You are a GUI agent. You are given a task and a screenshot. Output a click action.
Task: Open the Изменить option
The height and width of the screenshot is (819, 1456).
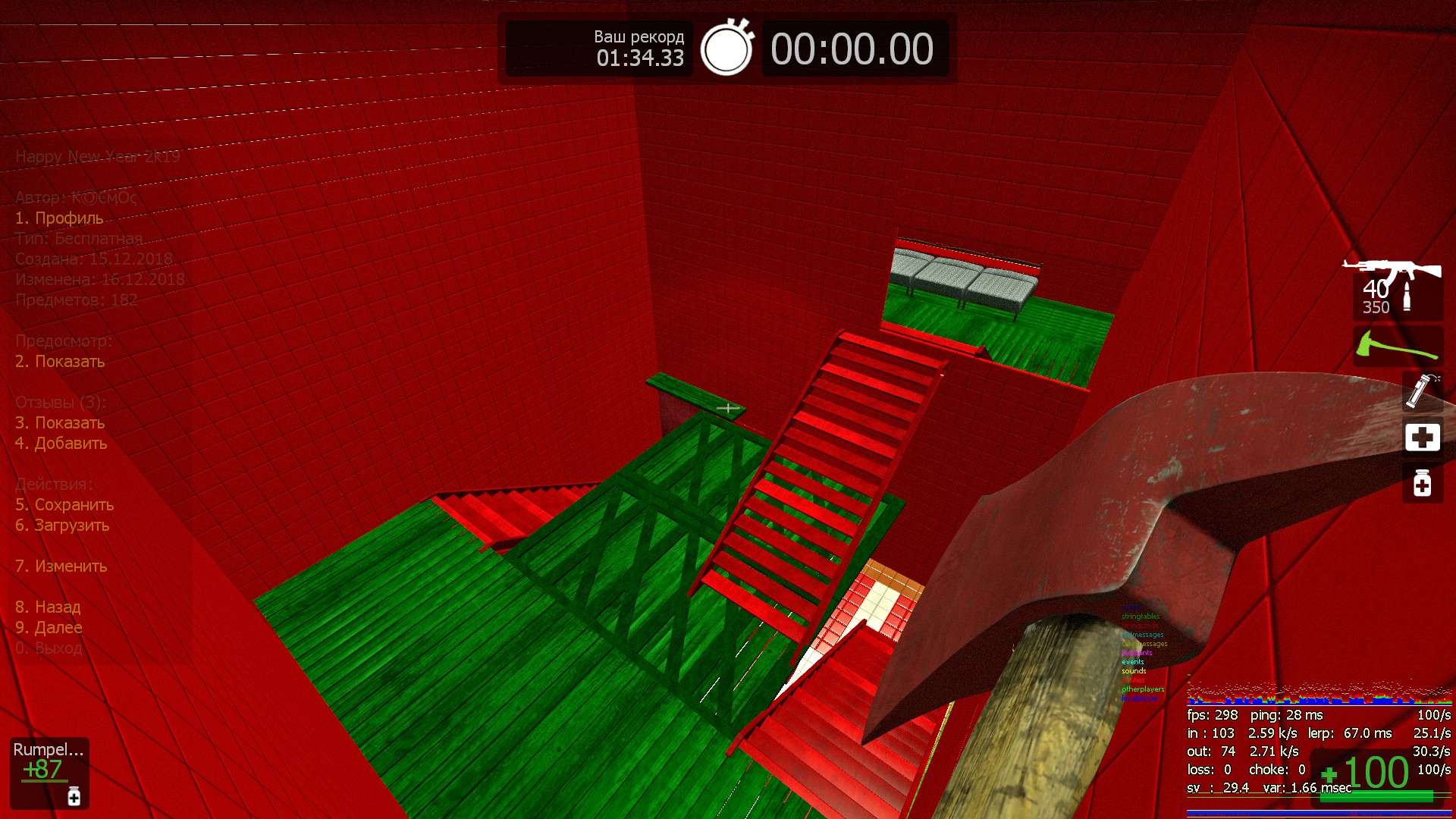[x=61, y=566]
